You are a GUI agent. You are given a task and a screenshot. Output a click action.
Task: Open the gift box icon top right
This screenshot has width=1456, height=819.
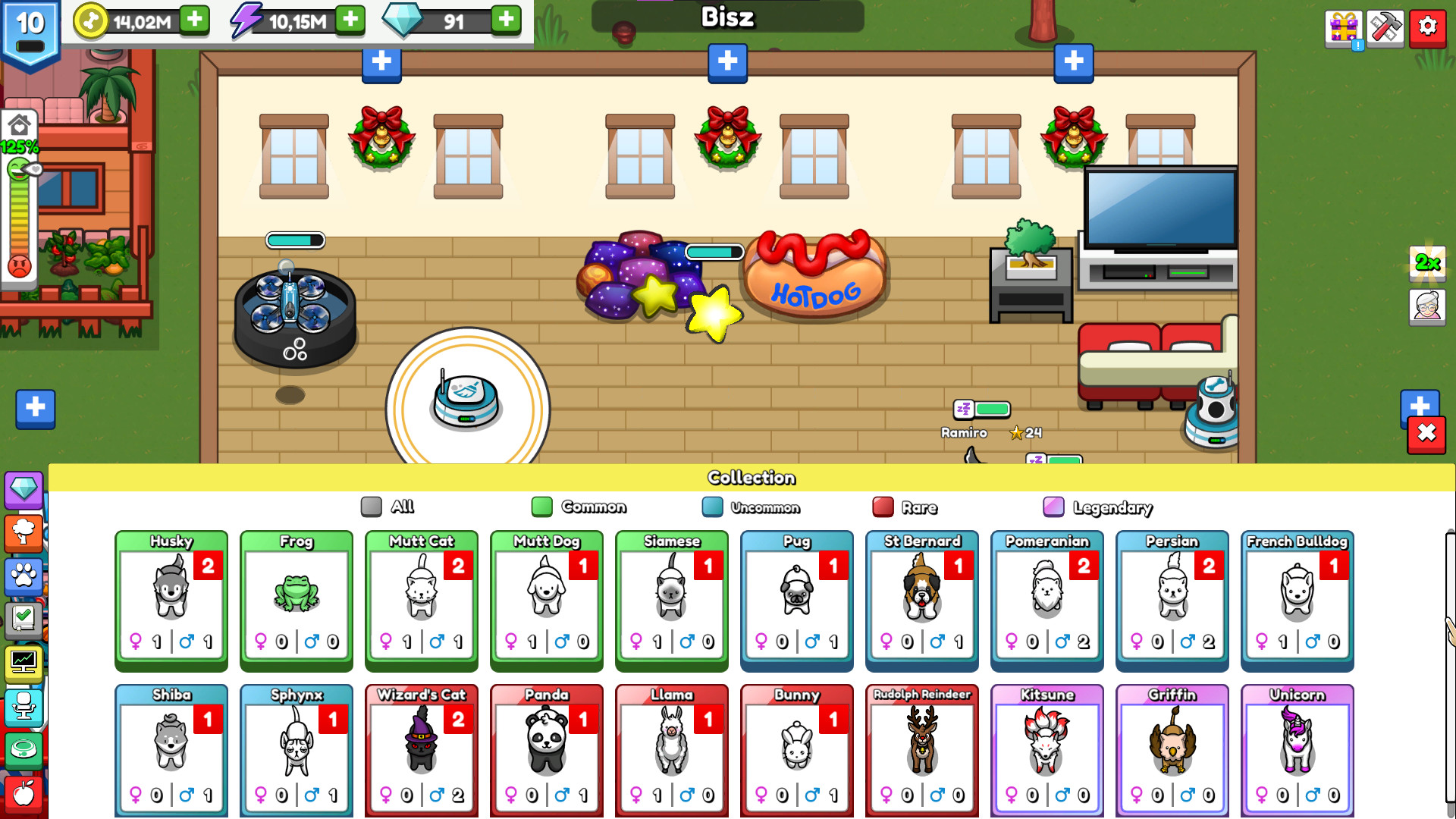coord(1341,27)
